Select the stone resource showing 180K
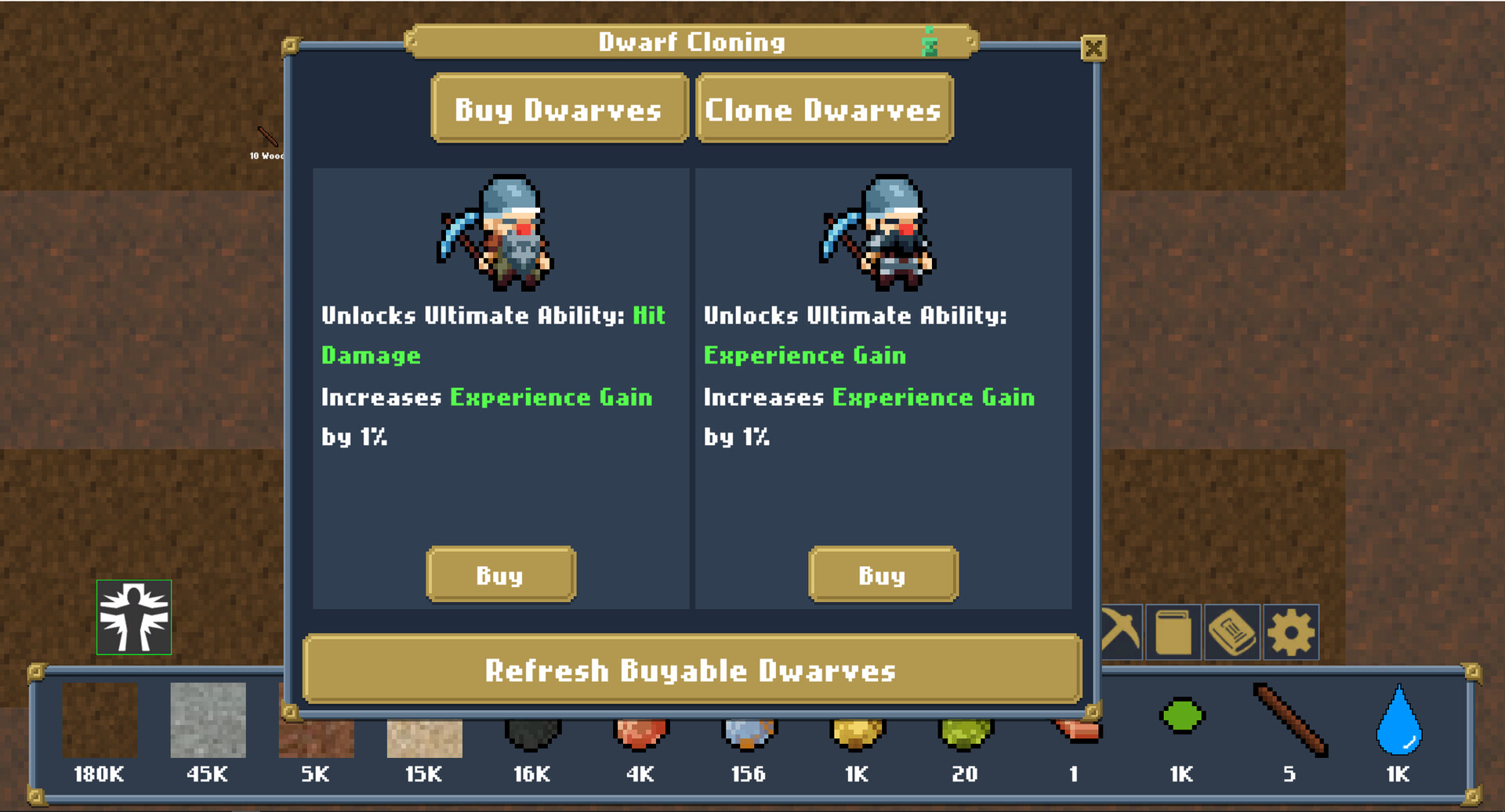The image size is (1505, 812). (98, 721)
